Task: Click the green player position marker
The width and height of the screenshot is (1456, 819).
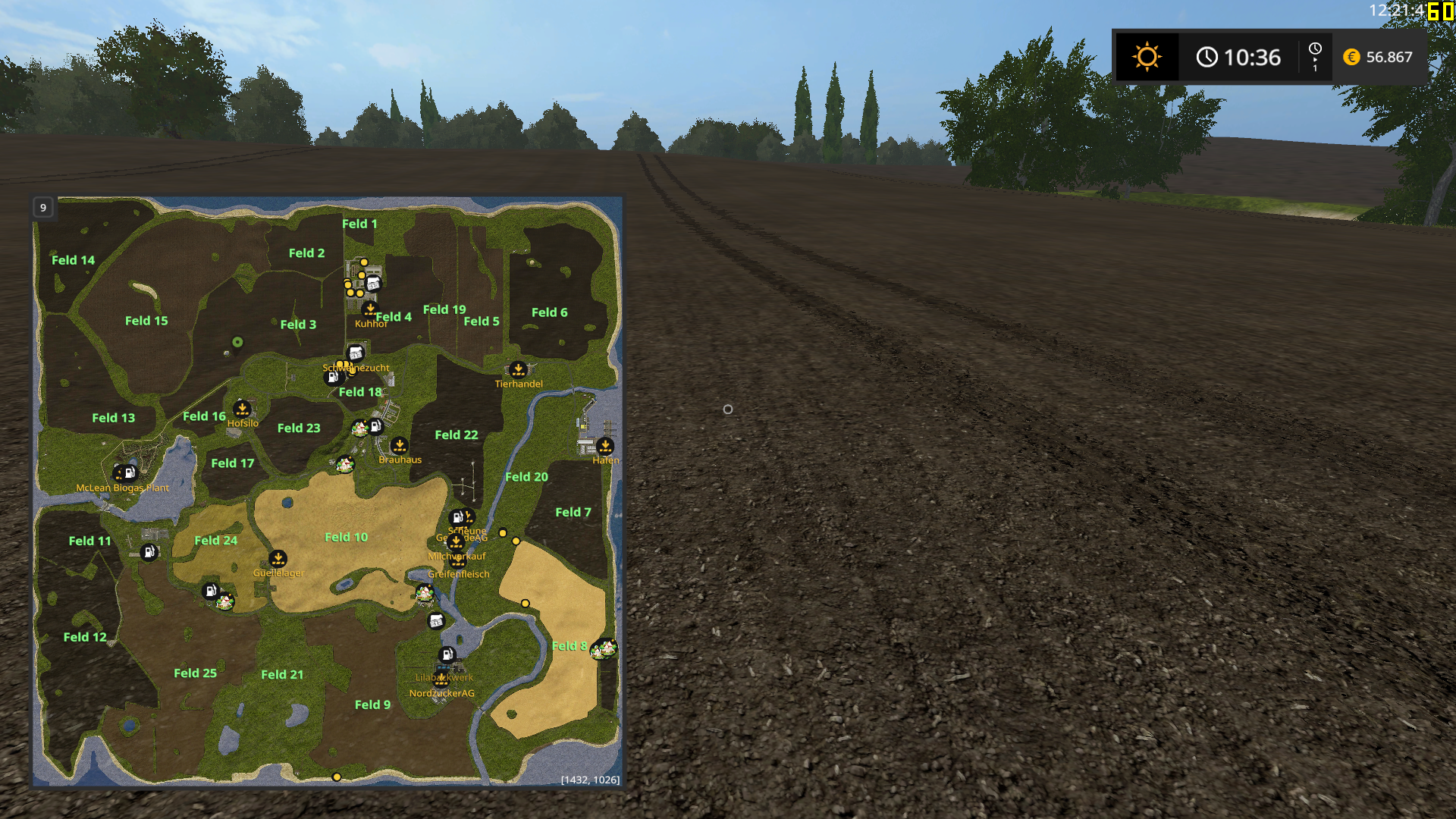Action: (237, 342)
